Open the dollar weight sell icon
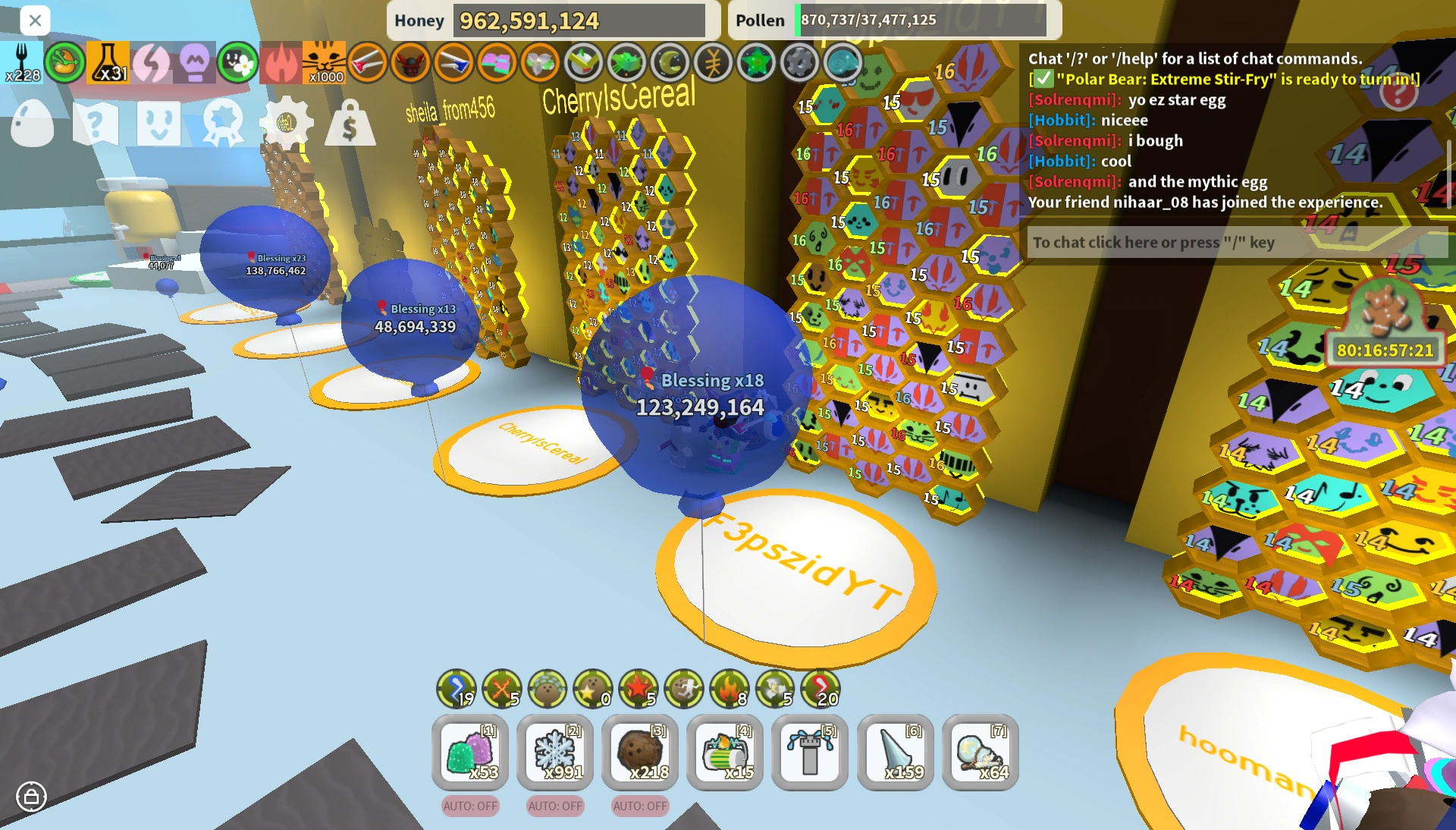The image size is (1456, 830). [x=351, y=125]
